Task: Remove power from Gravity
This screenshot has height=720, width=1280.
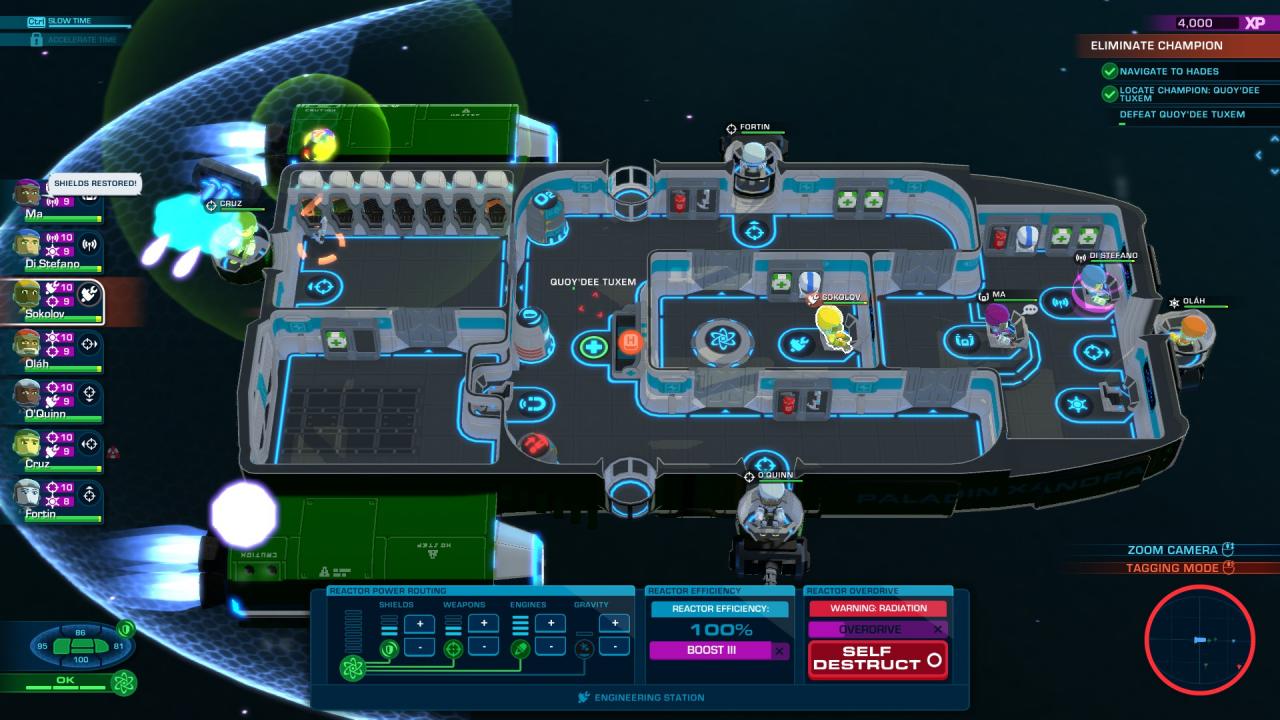Action: [614, 647]
